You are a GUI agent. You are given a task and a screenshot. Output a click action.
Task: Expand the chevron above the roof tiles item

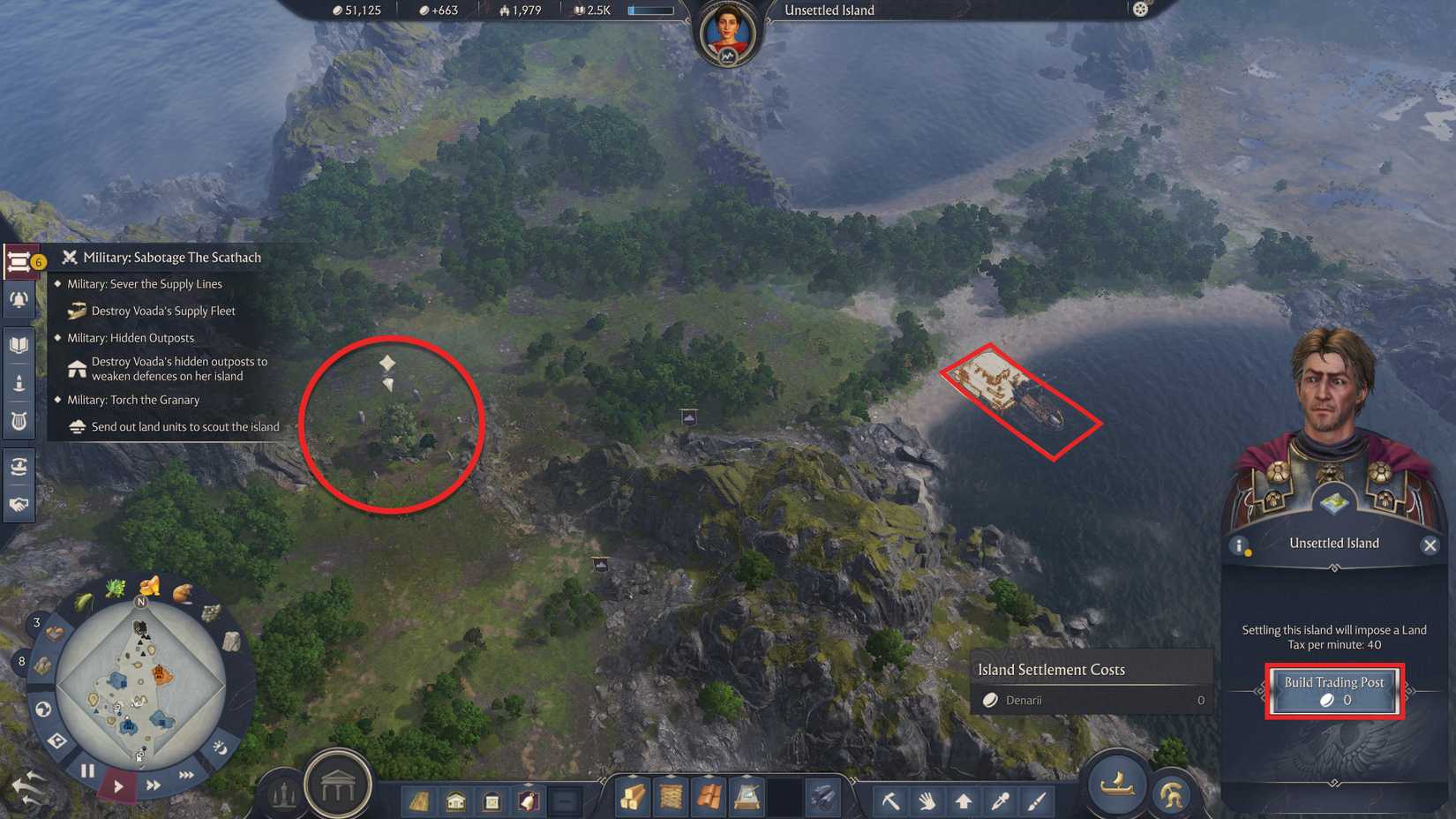point(708,775)
